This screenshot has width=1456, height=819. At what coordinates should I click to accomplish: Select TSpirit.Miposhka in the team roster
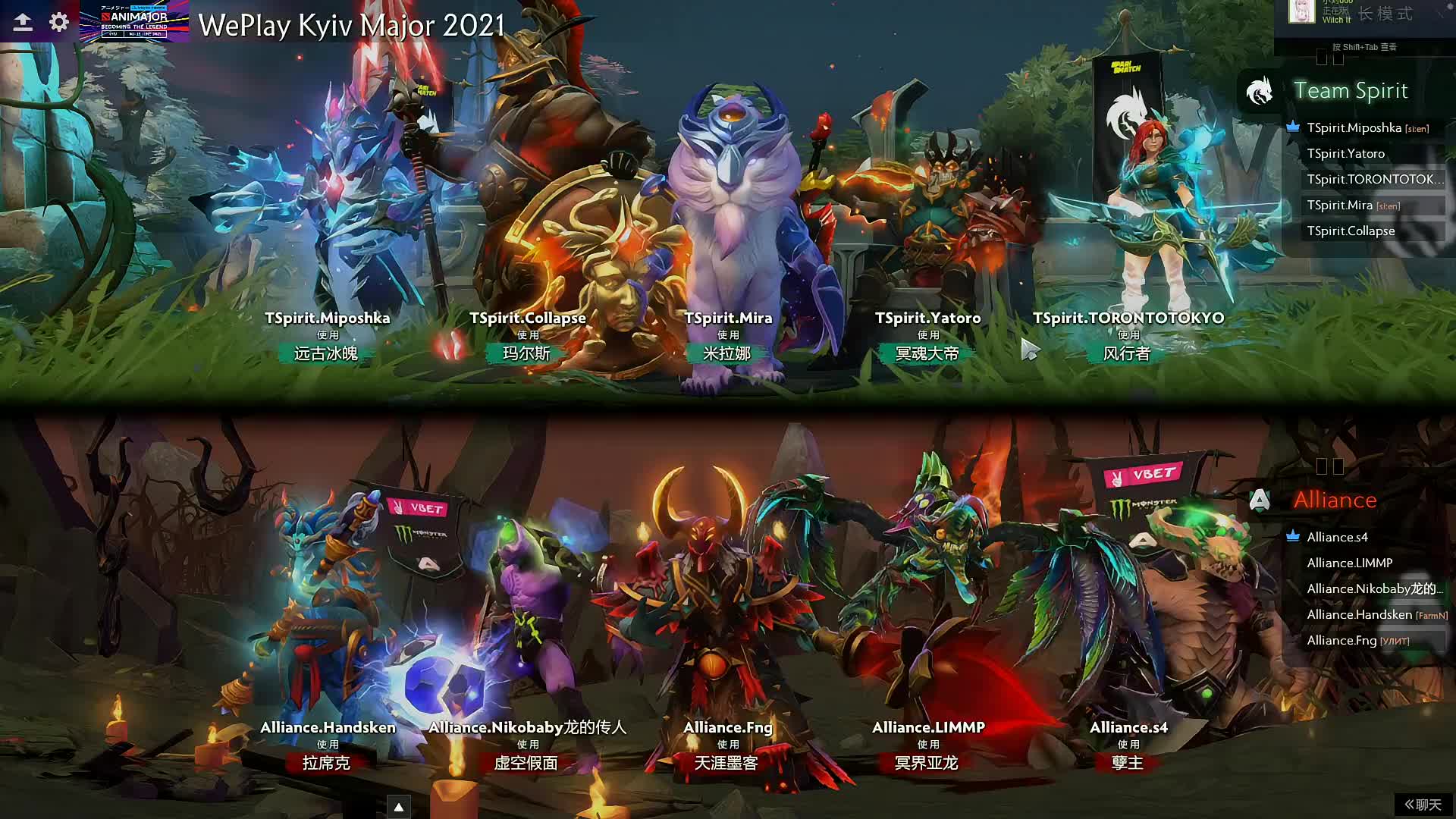pos(1354,128)
